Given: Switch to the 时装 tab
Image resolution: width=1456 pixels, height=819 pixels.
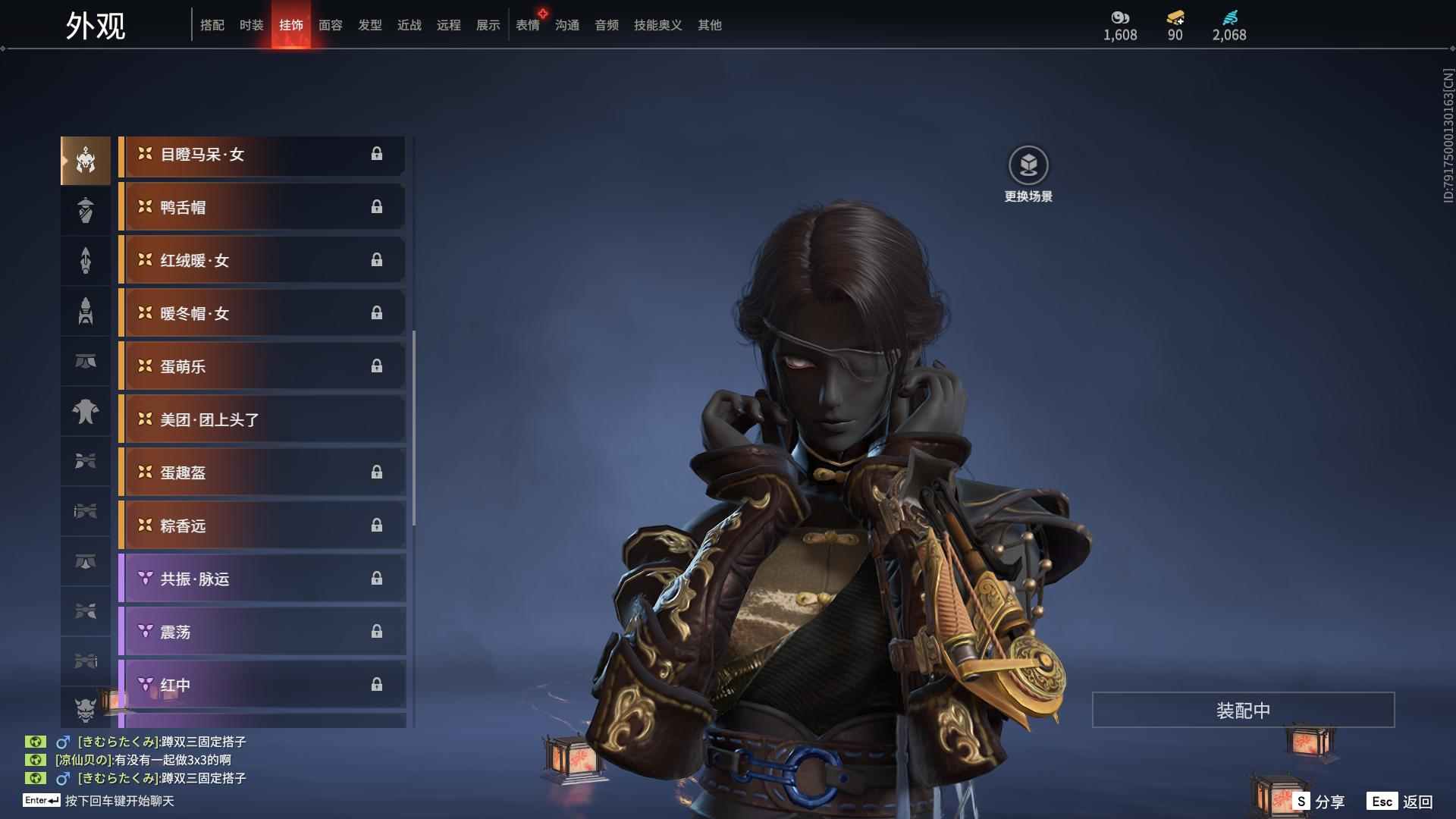Looking at the screenshot, I should click(x=251, y=25).
